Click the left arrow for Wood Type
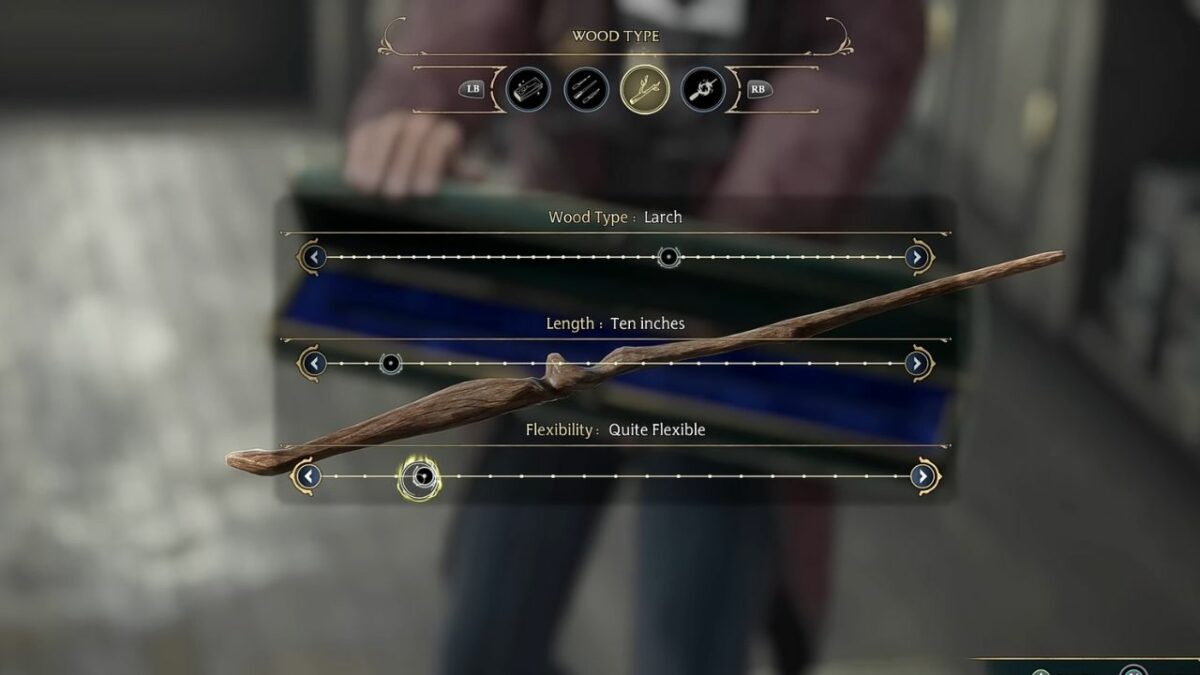 [314, 257]
